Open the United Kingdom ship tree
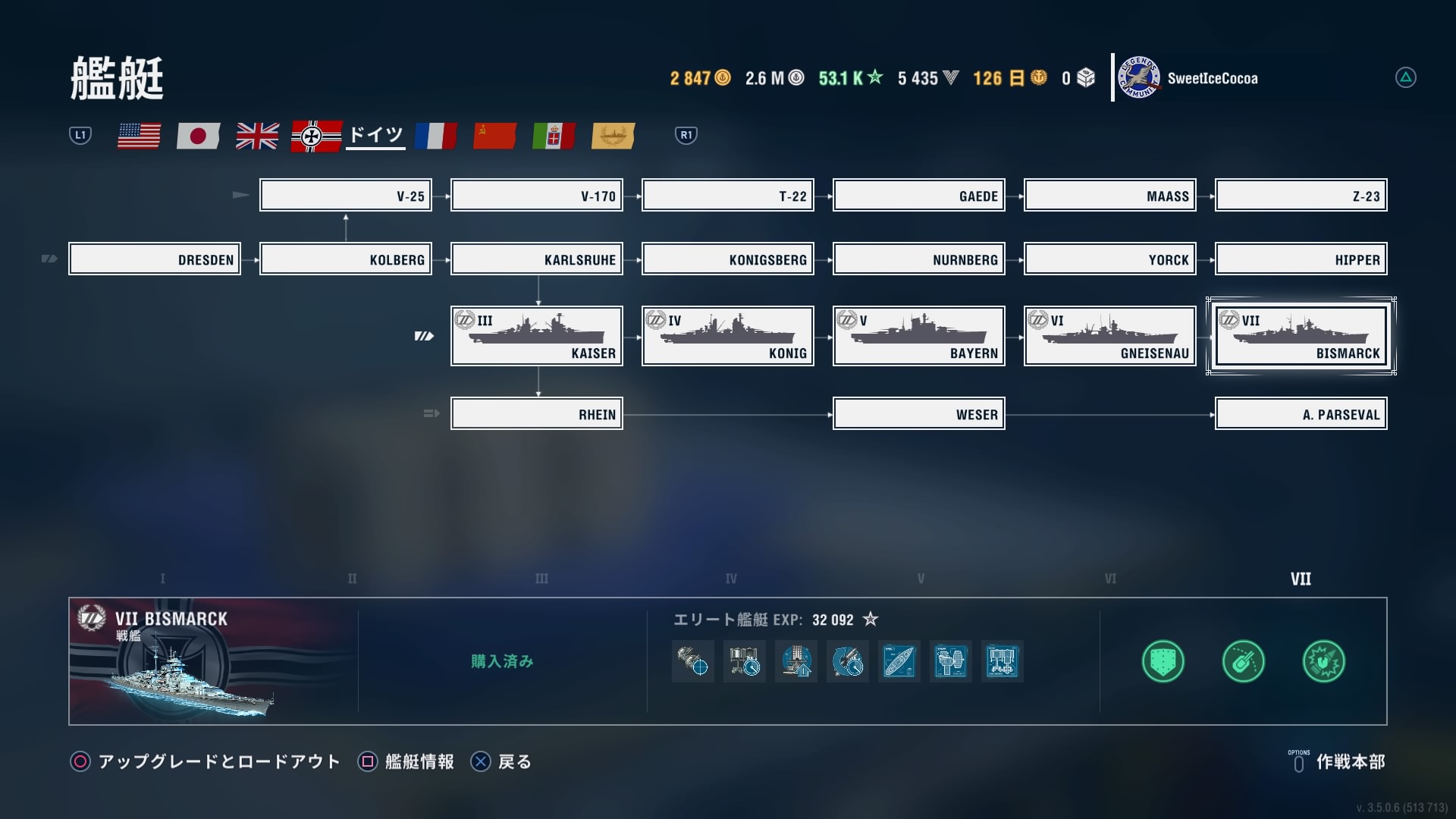The width and height of the screenshot is (1456, 819). pyautogui.click(x=257, y=136)
